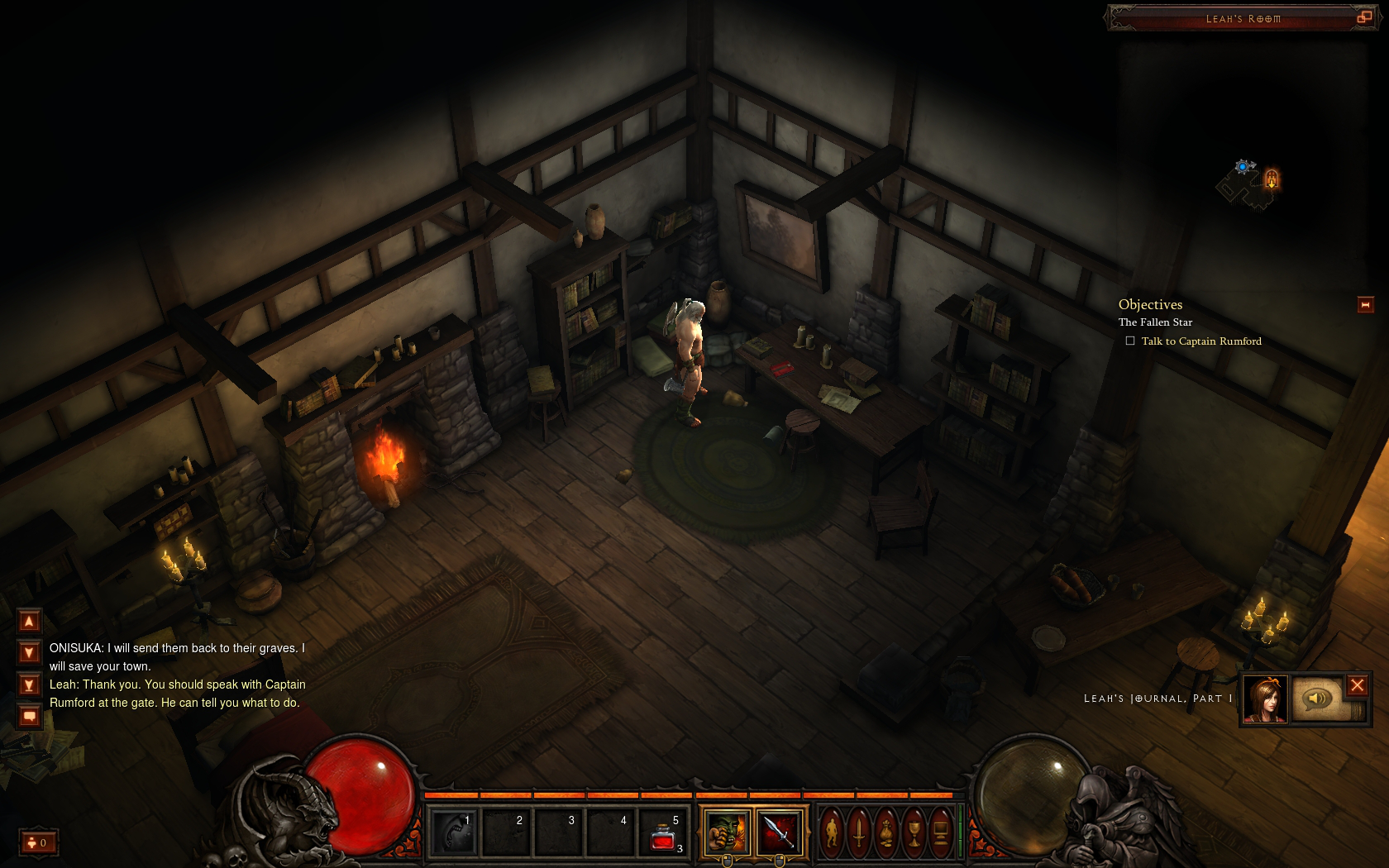The height and width of the screenshot is (868, 1389).
Task: Open the computer monitor game menu button
Action: pyautogui.click(x=940, y=832)
